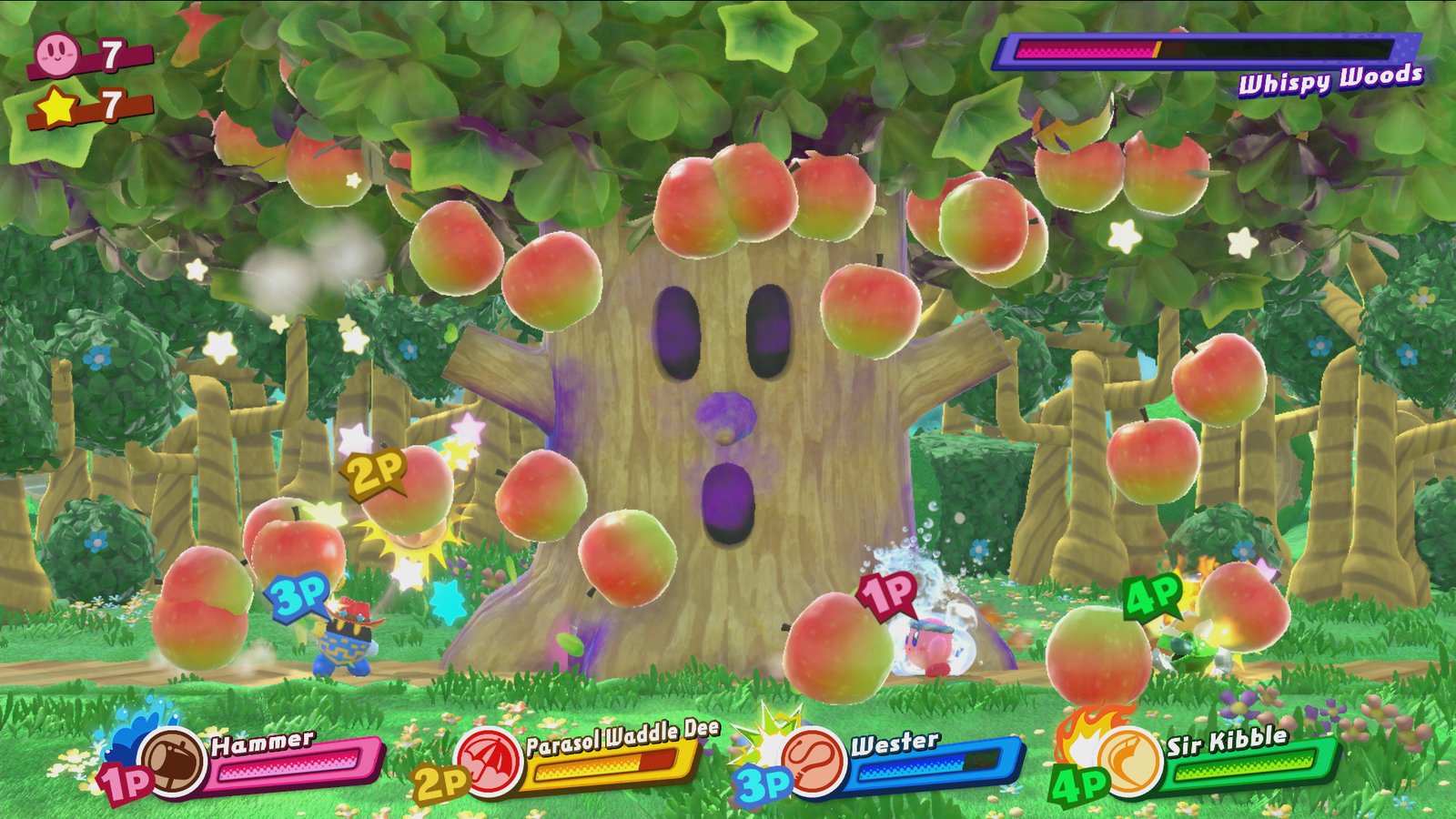Click the 2P player marker near the explosion

(x=373, y=471)
